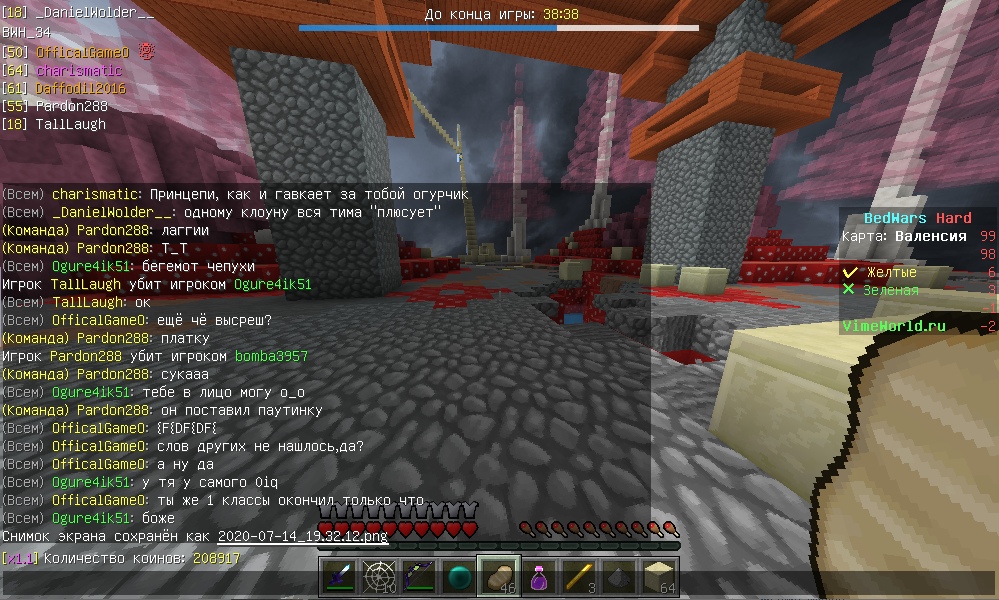Click Pardon288's name in the player list
The image size is (999, 600).
click(70, 106)
